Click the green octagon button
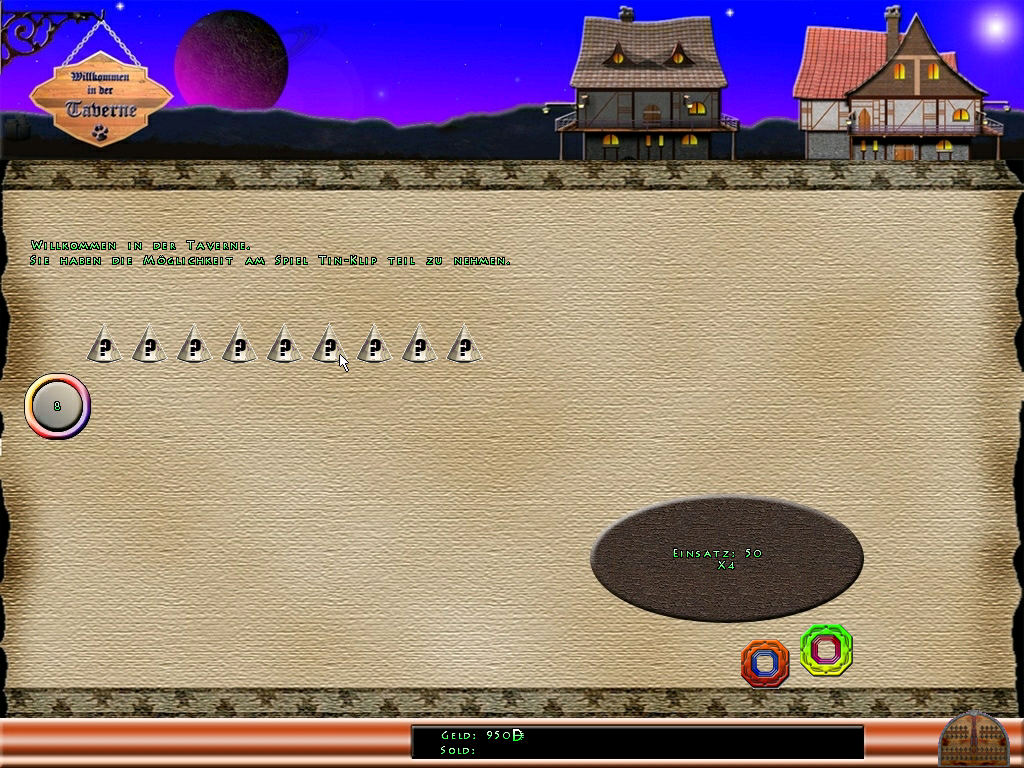Image resolution: width=1024 pixels, height=768 pixels. tap(826, 649)
